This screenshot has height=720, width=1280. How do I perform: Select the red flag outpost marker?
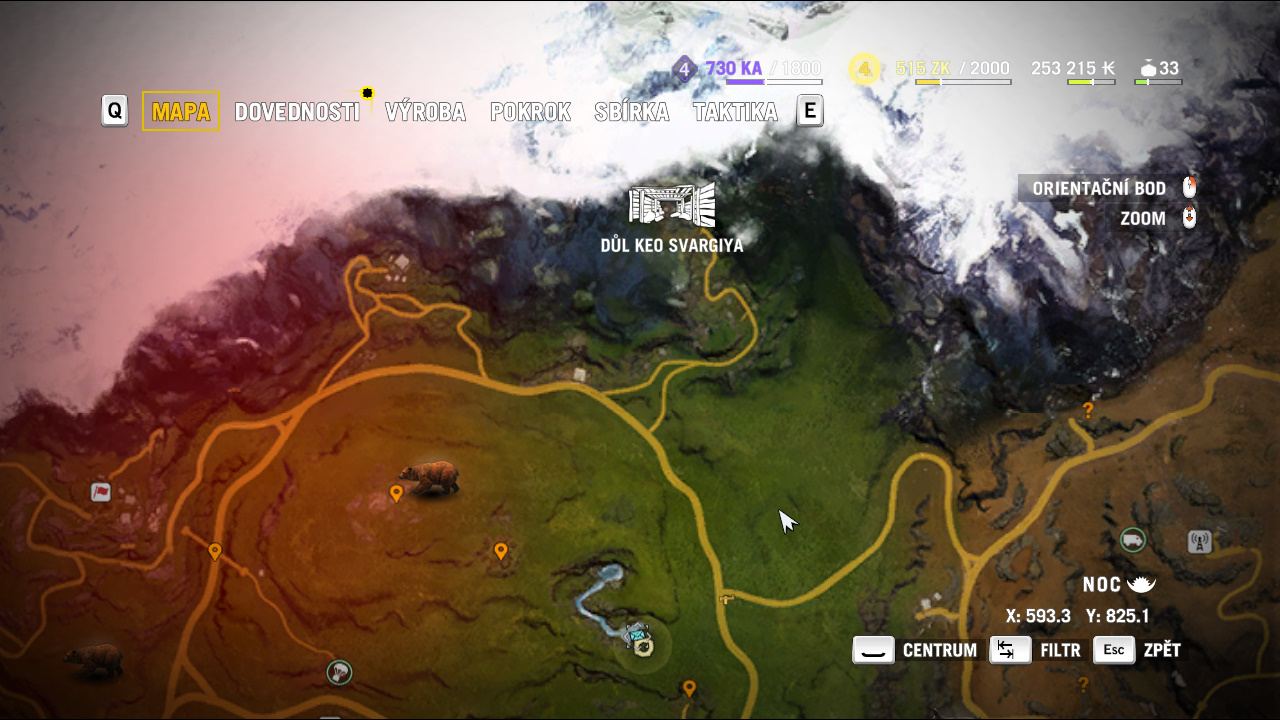point(100,492)
